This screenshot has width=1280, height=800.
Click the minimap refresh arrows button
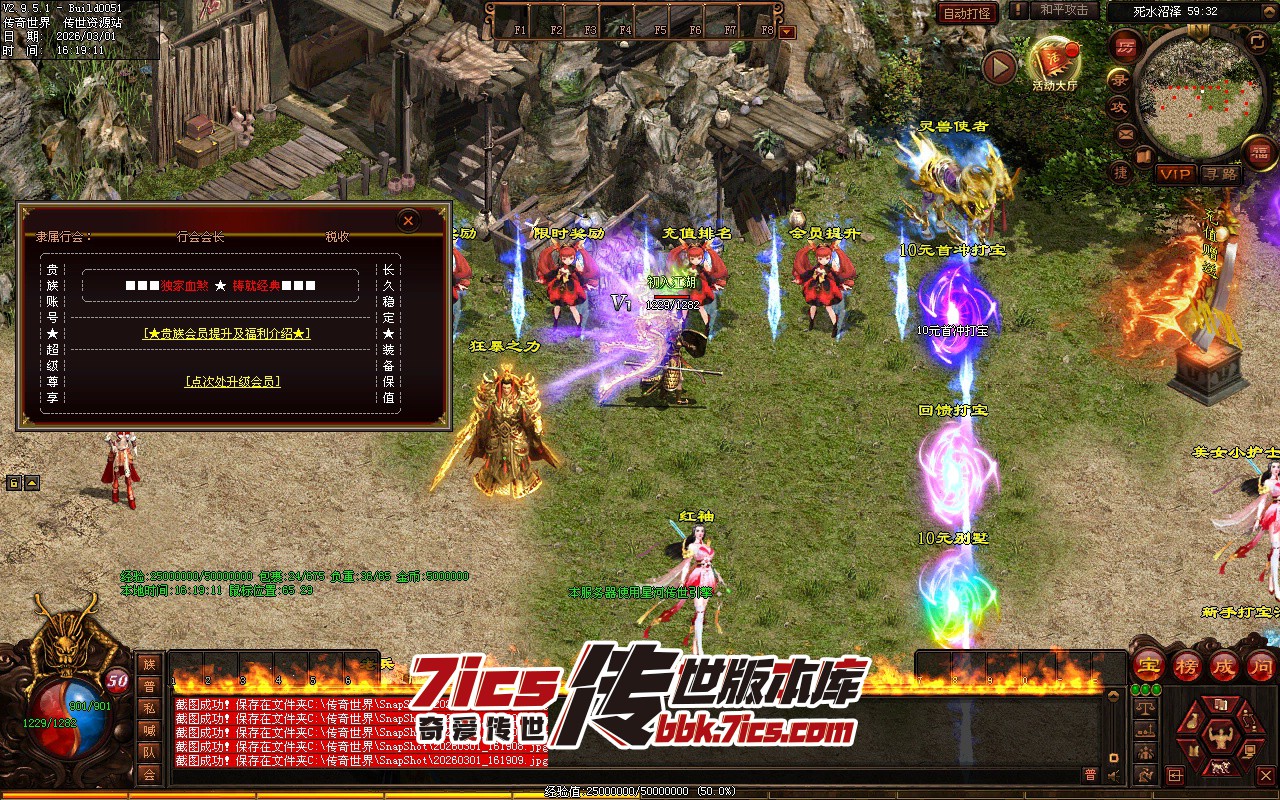(1257, 41)
